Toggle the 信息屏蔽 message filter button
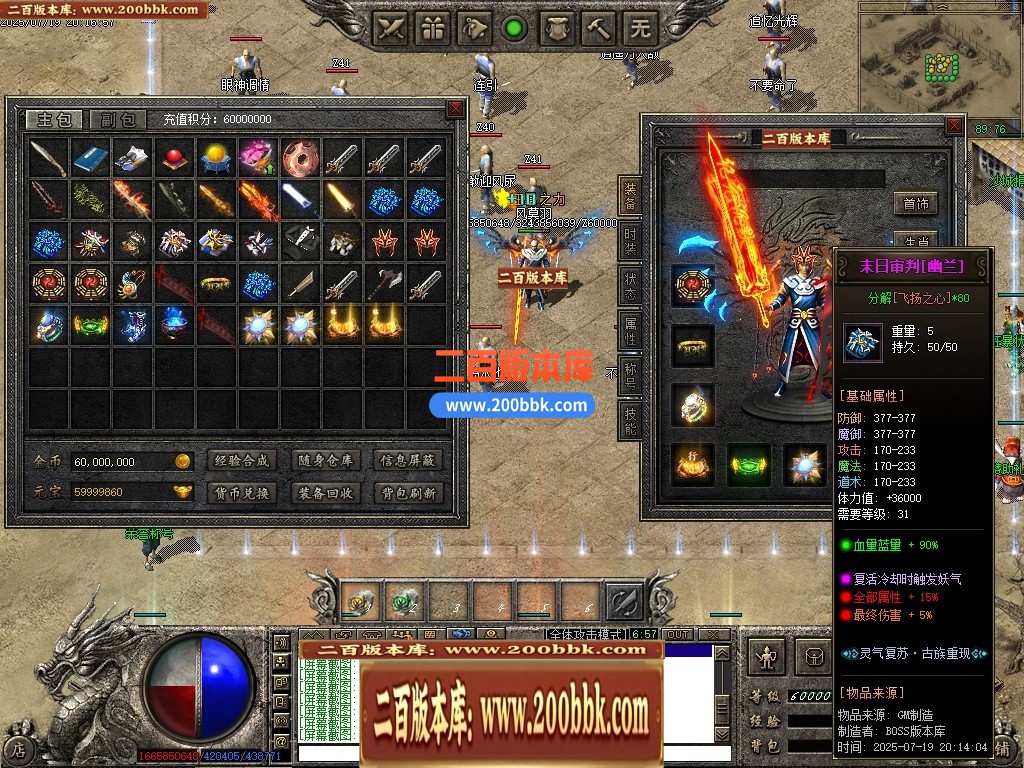This screenshot has height=768, width=1024. tap(408, 461)
